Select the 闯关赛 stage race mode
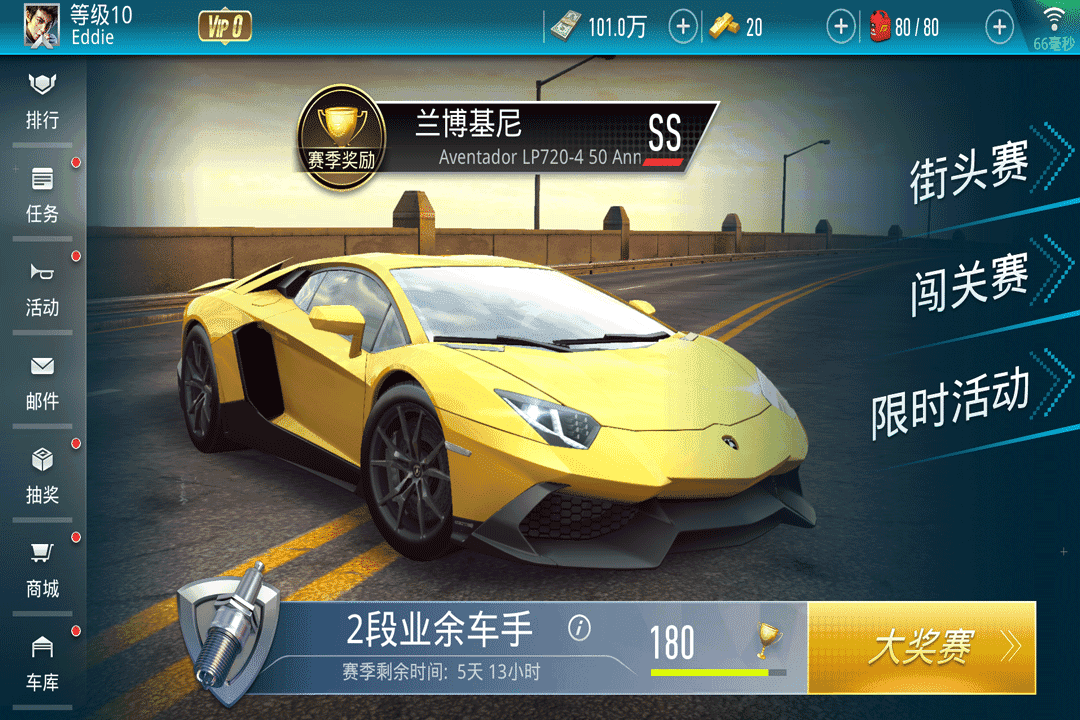The width and height of the screenshot is (1080, 720). coord(970,282)
